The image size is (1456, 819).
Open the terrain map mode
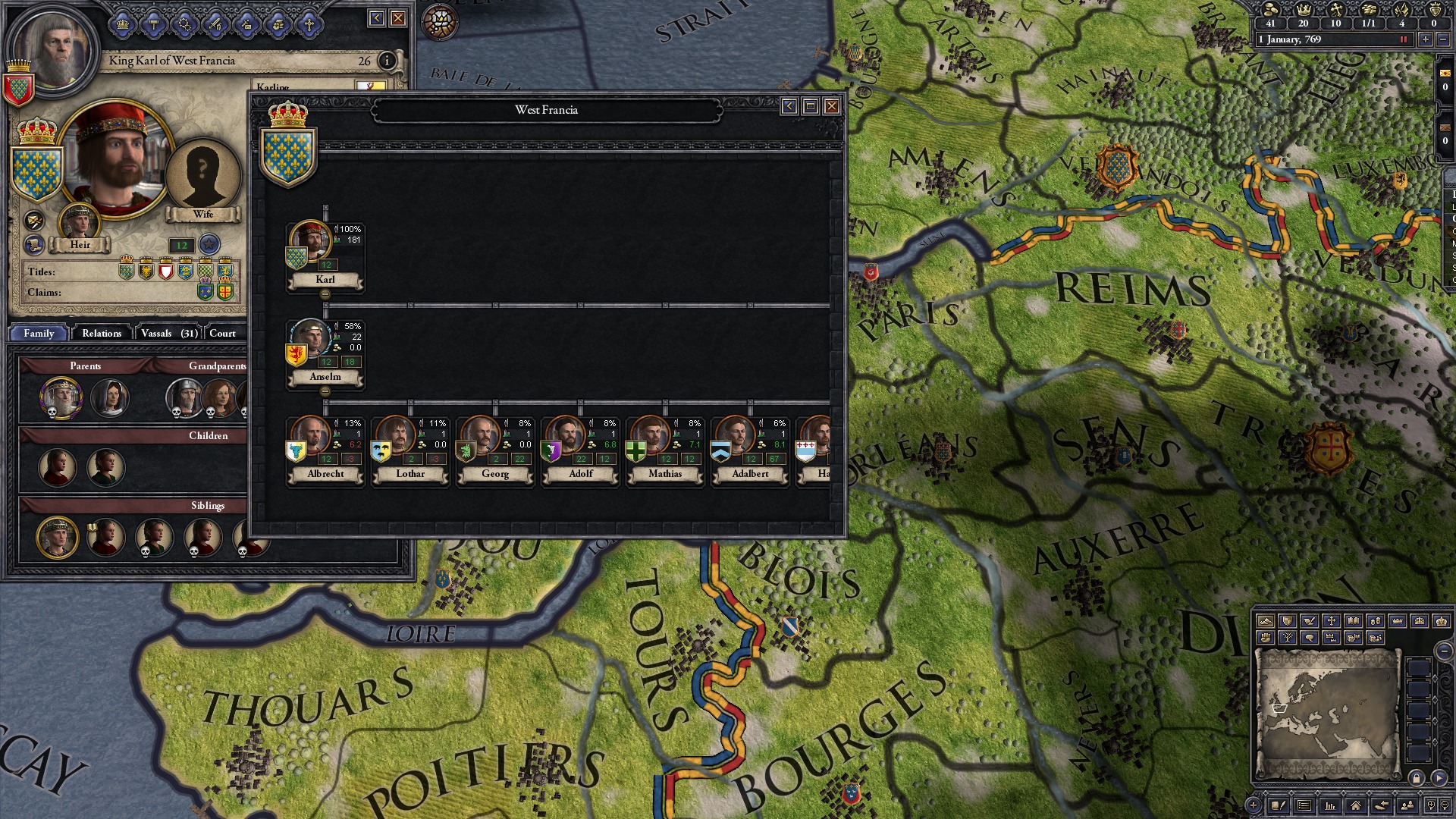click(x=1265, y=622)
